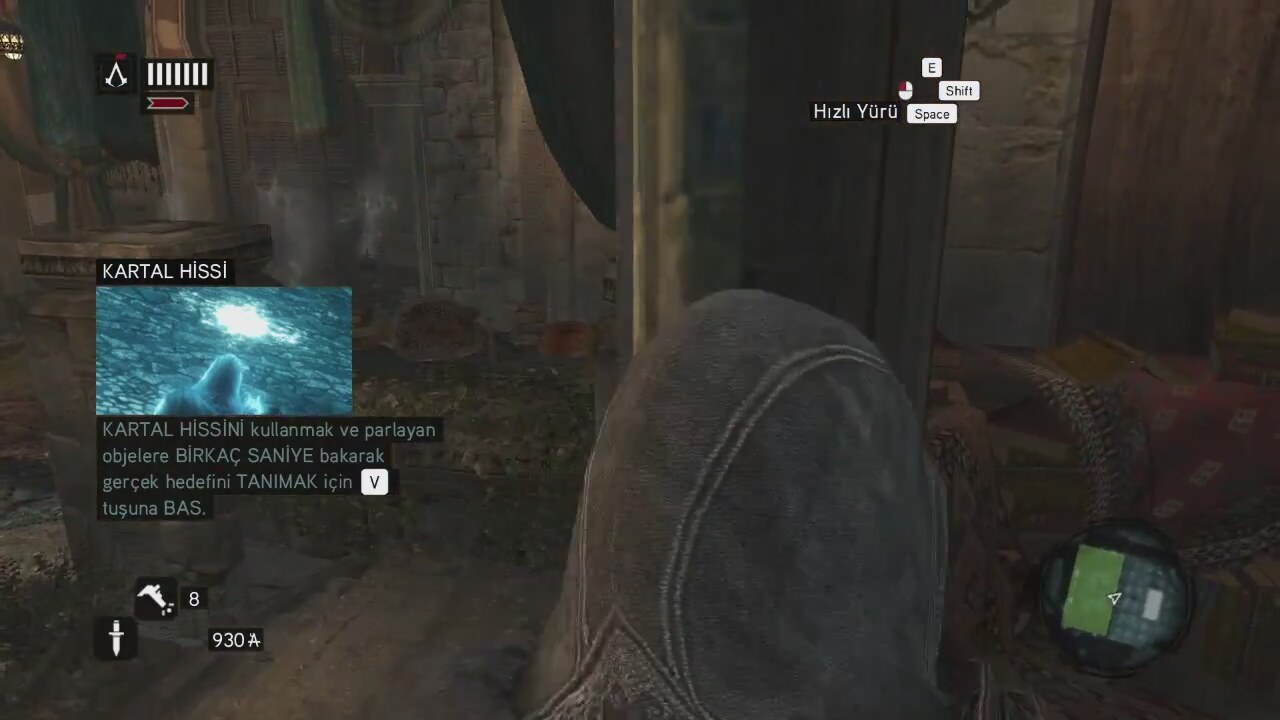Select the hidden blade weapon icon

click(x=116, y=638)
